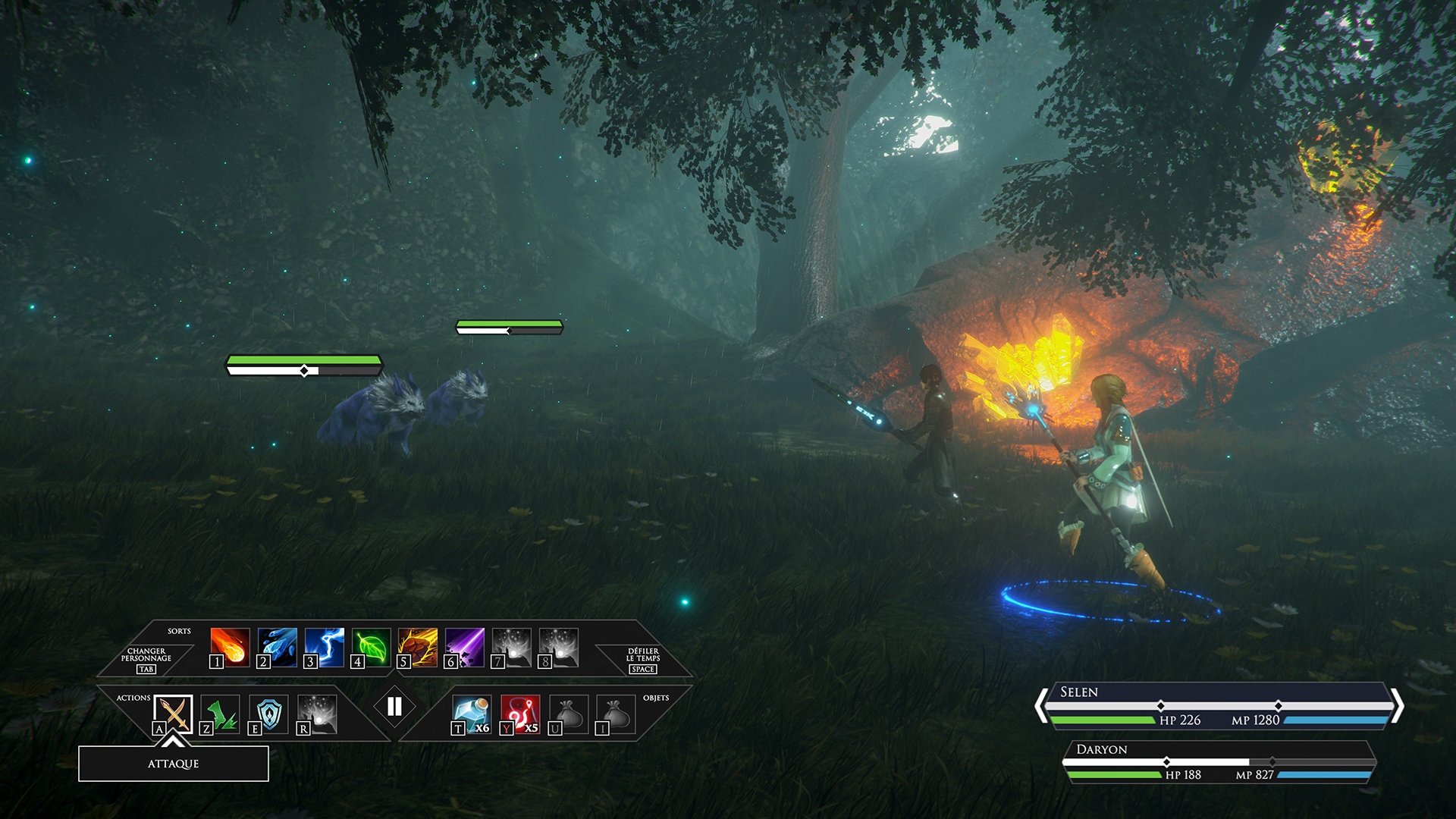Select the Attaque crossed swords action
This screenshot has height=819, width=1456.
click(x=173, y=714)
